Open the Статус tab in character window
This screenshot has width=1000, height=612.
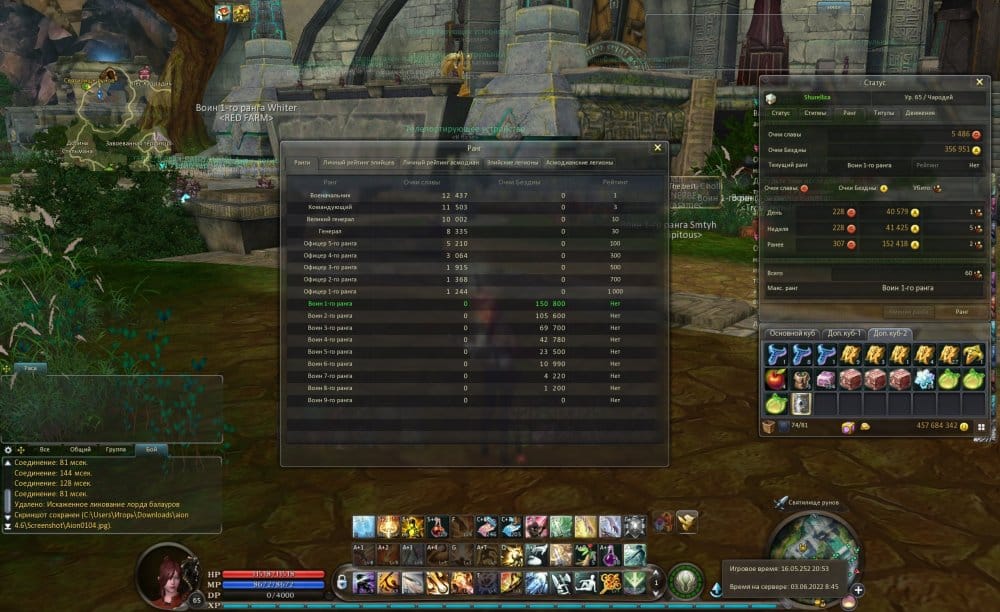[780, 113]
